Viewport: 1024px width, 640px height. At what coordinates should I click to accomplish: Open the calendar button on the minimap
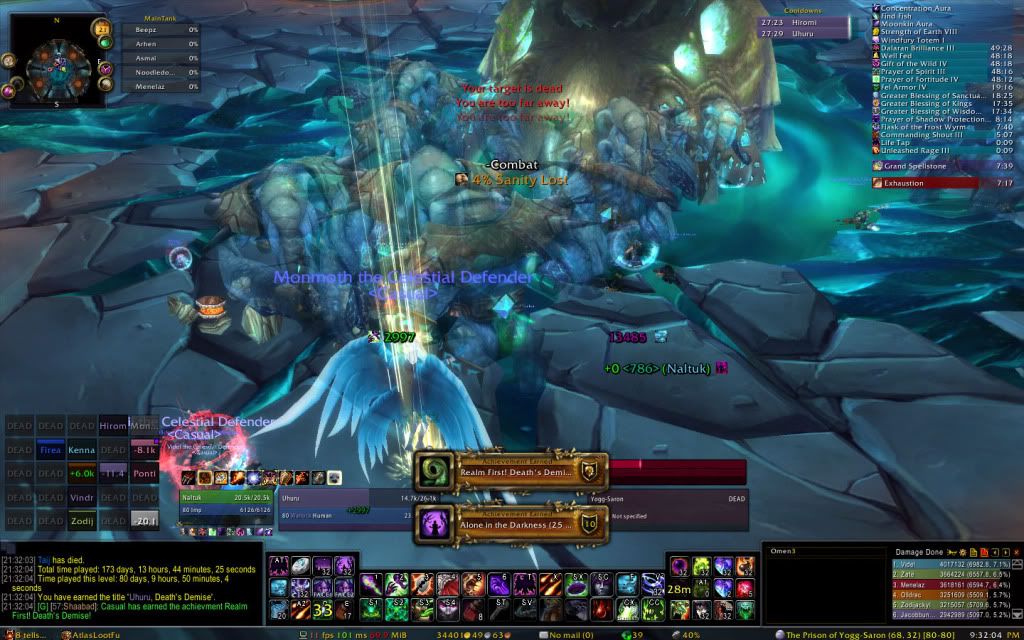pos(102,27)
